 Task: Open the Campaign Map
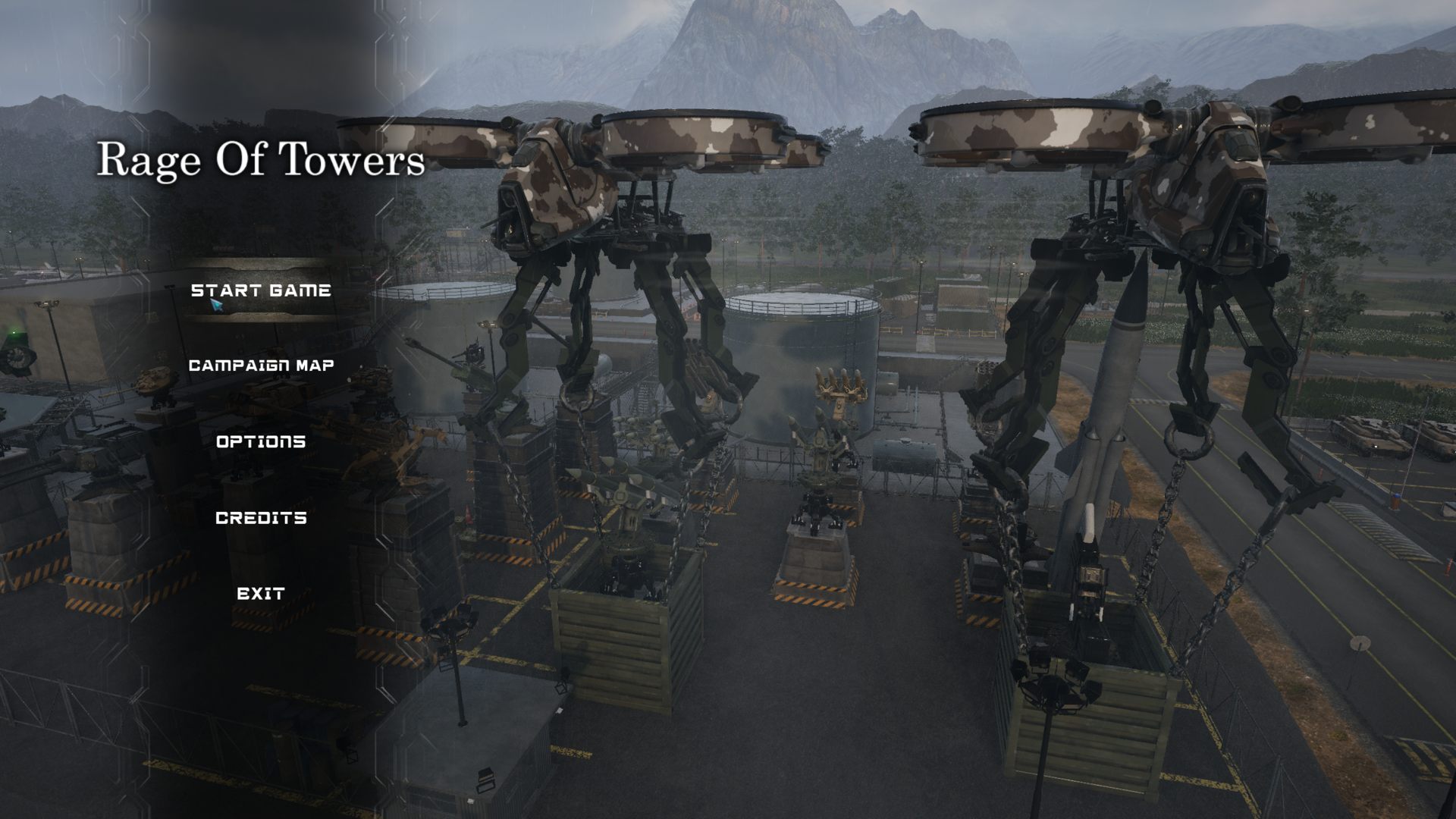[x=261, y=366]
